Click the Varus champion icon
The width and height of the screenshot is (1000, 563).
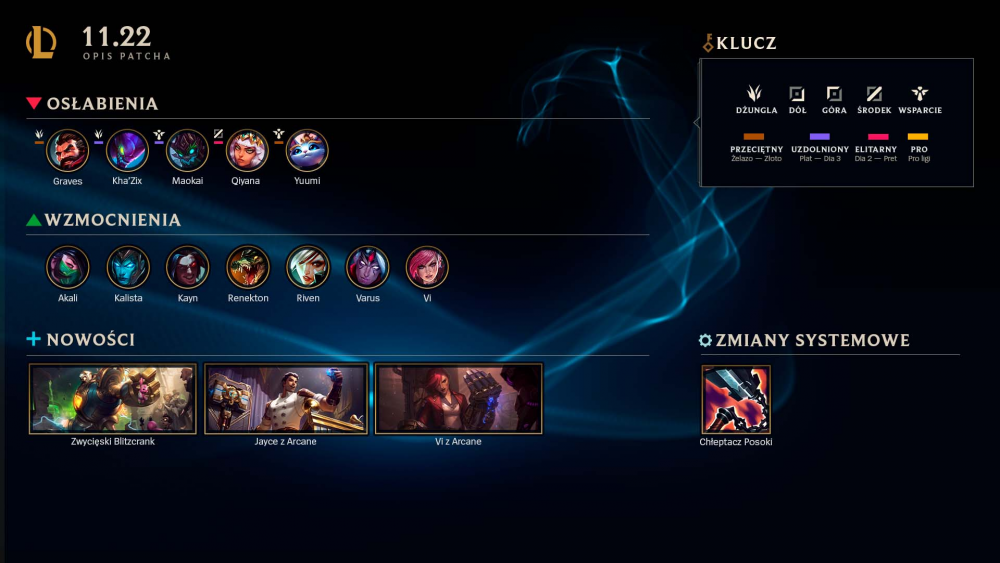coord(367,267)
